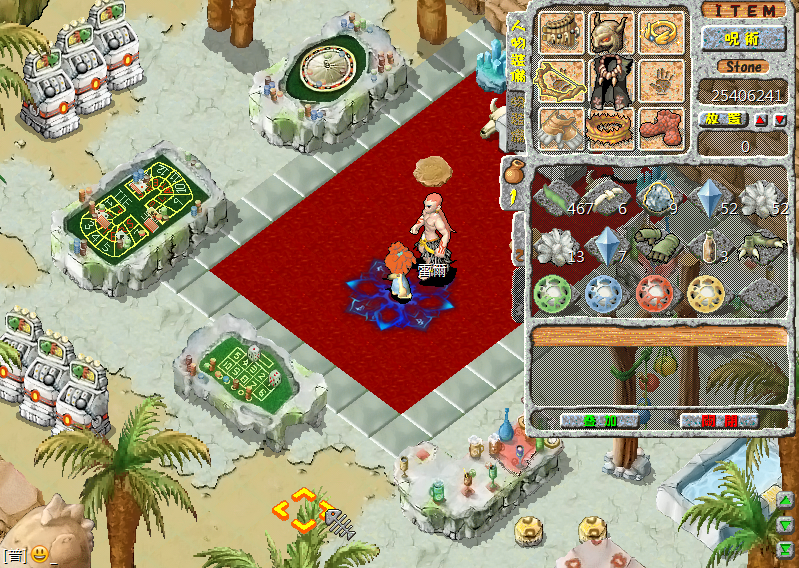
Task: Select the bone belt equipment slot
Action: pyautogui.click(x=560, y=33)
